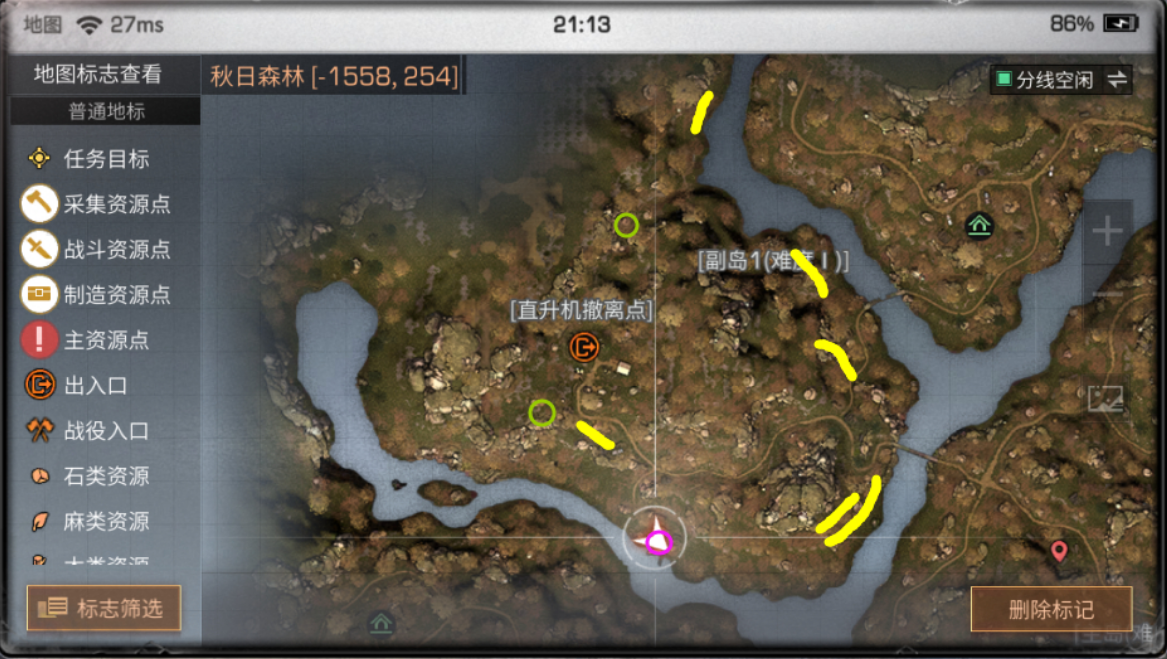Select the 普通地标 category header
This screenshot has height=659, width=1167.
click(x=106, y=112)
